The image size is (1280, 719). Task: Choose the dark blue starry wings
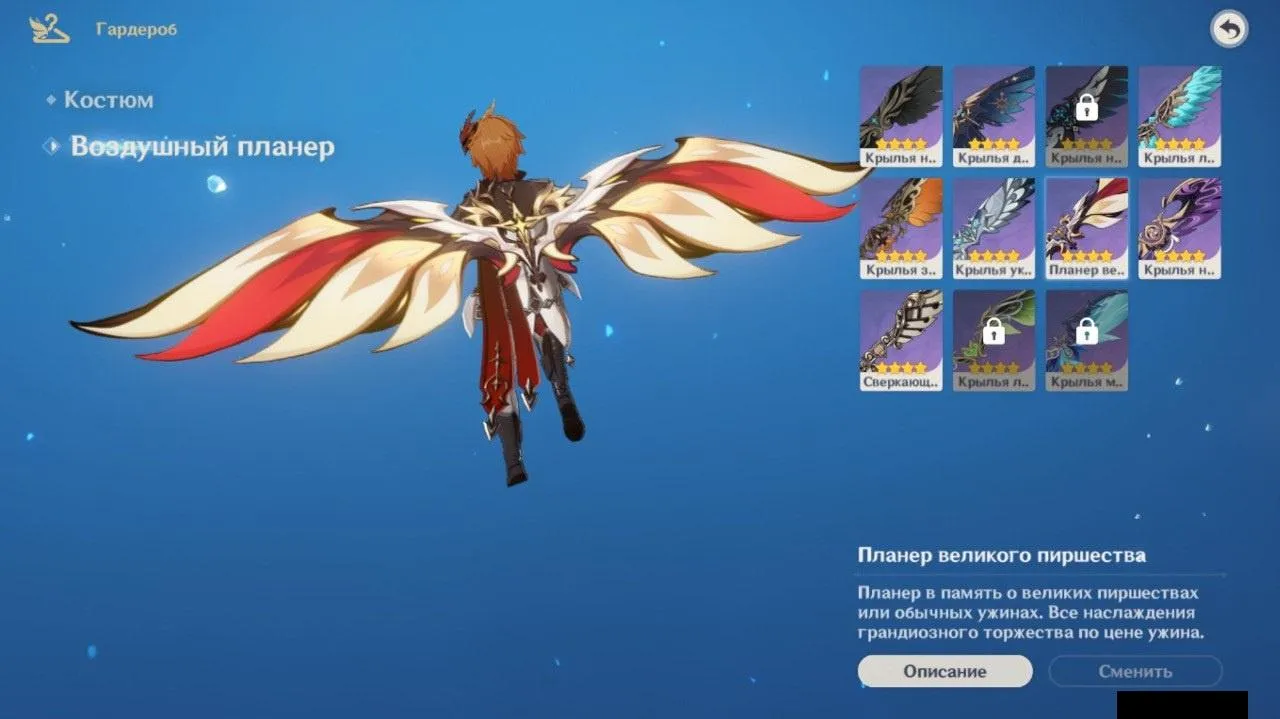[x=994, y=115]
